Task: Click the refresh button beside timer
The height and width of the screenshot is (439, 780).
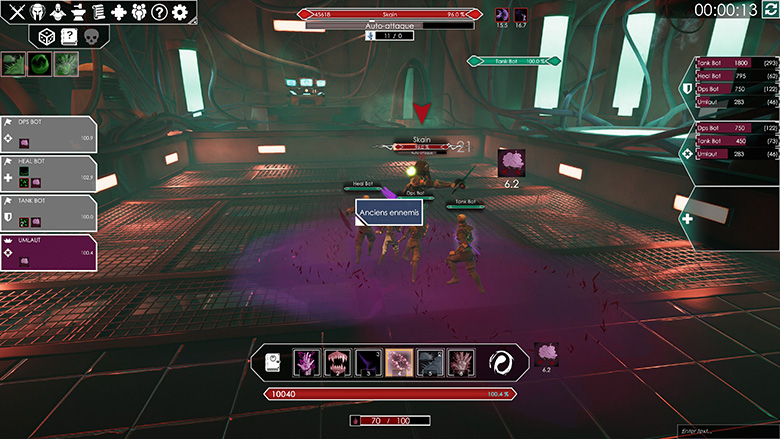Action: click(x=769, y=10)
